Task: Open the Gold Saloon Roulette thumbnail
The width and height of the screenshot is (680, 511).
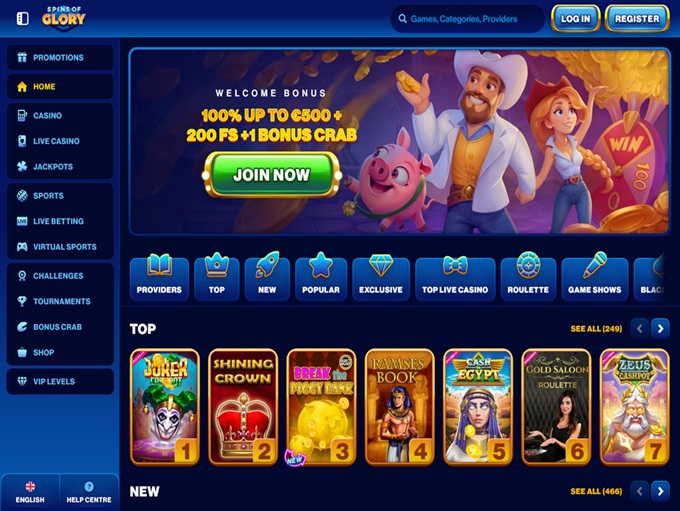Action: tap(556, 406)
